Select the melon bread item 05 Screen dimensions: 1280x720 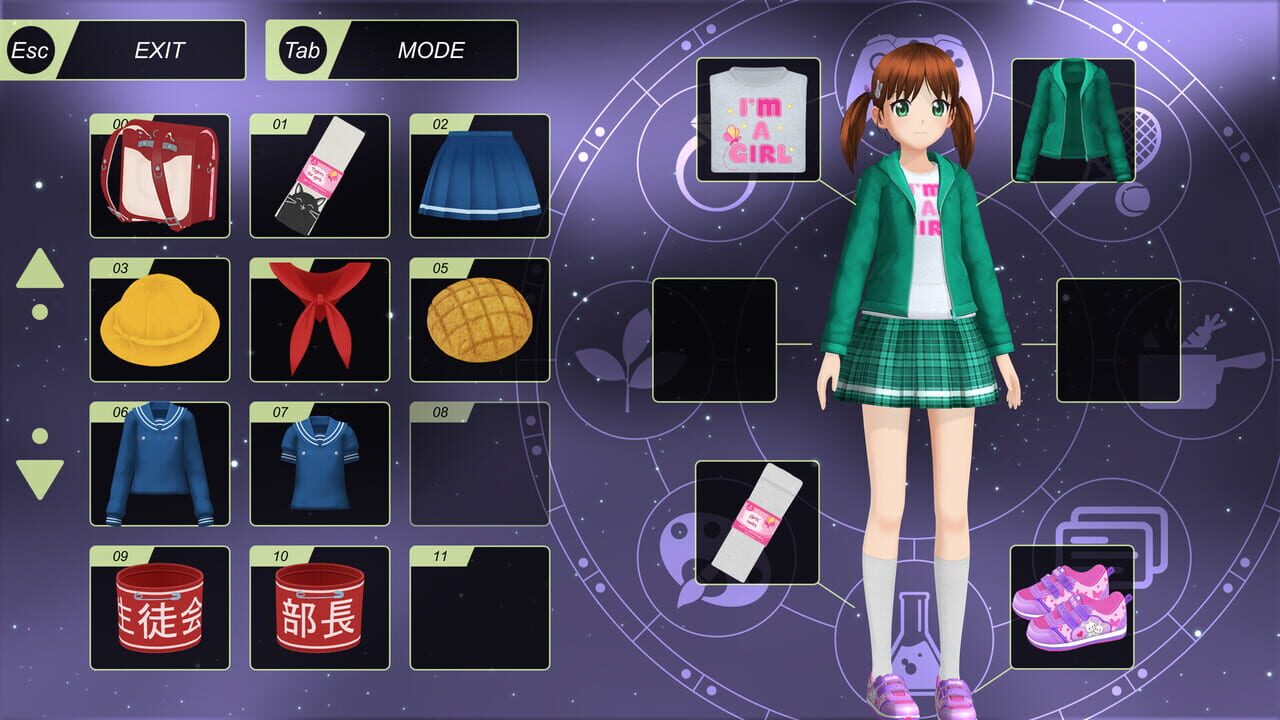[x=479, y=321]
